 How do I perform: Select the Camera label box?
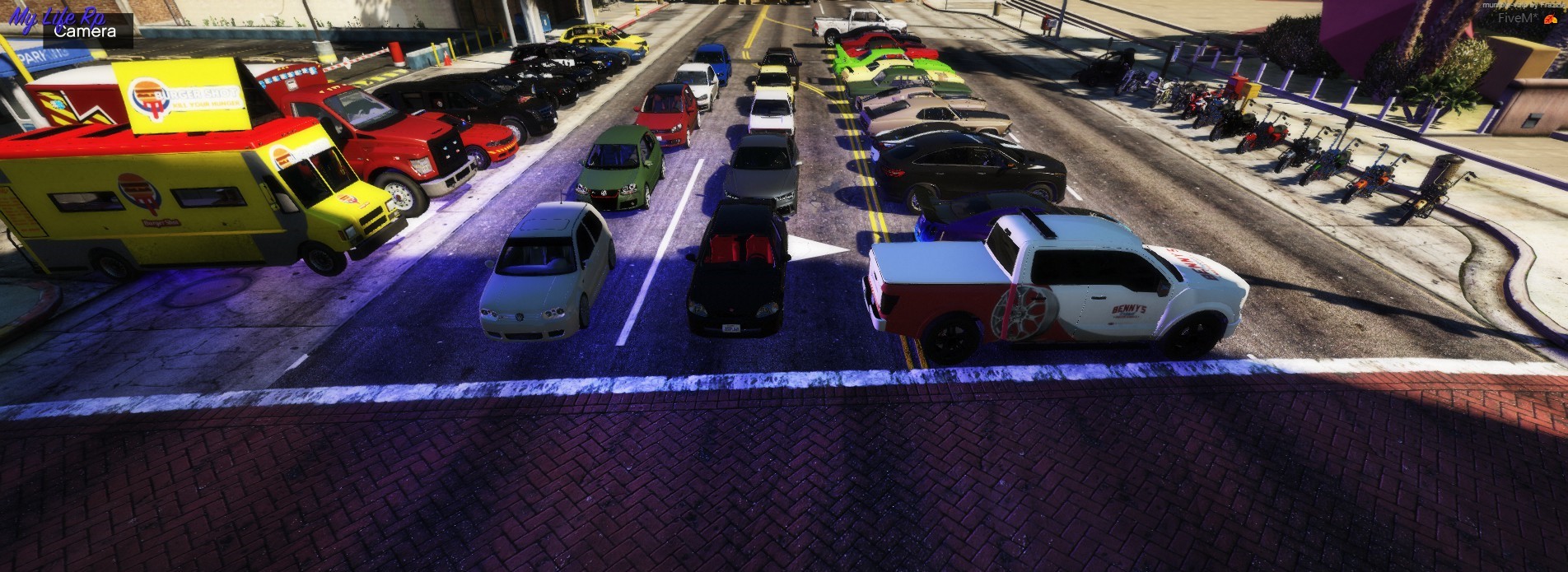click(86, 31)
